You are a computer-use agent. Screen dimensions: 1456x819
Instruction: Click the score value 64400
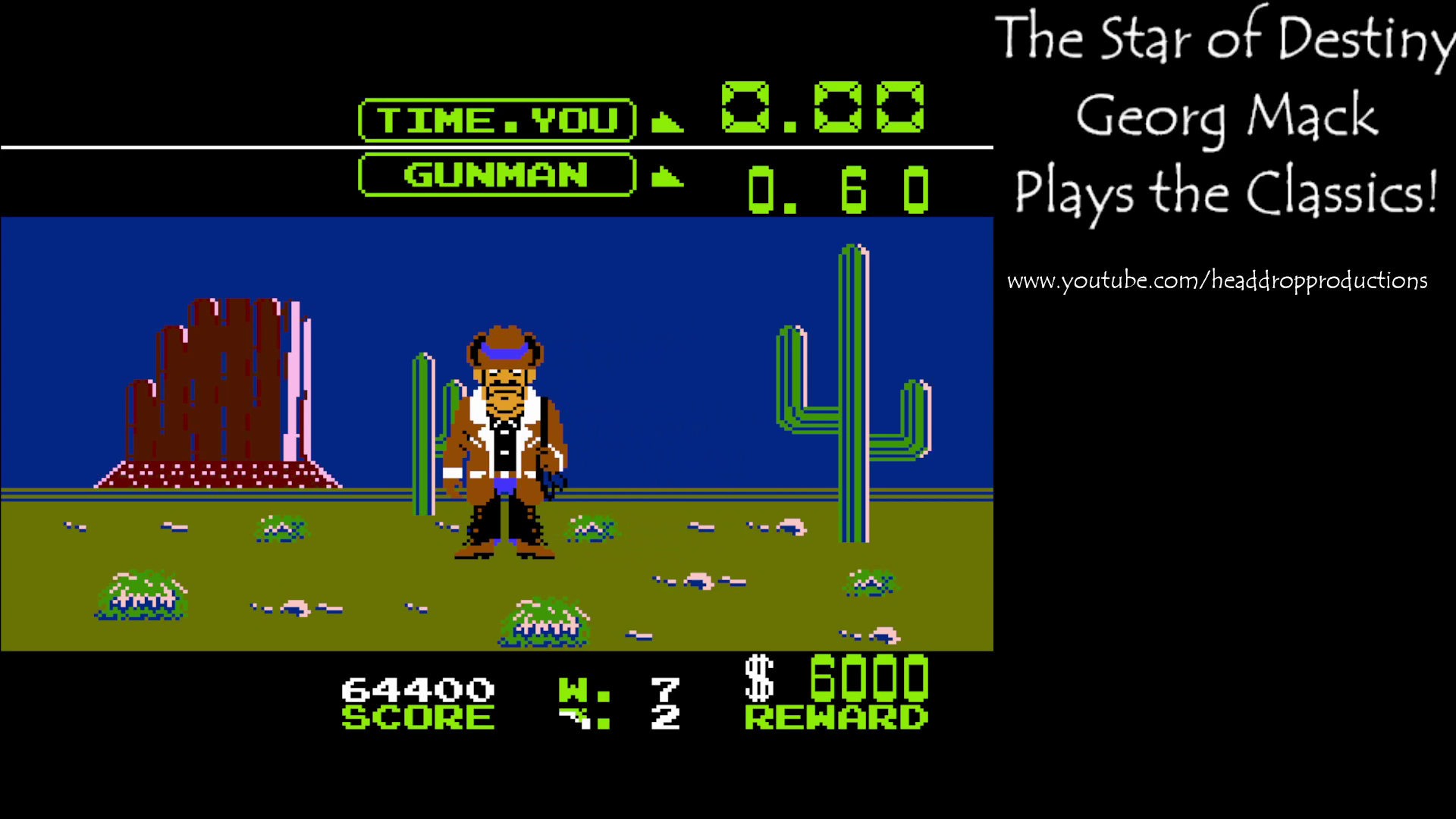click(x=419, y=689)
